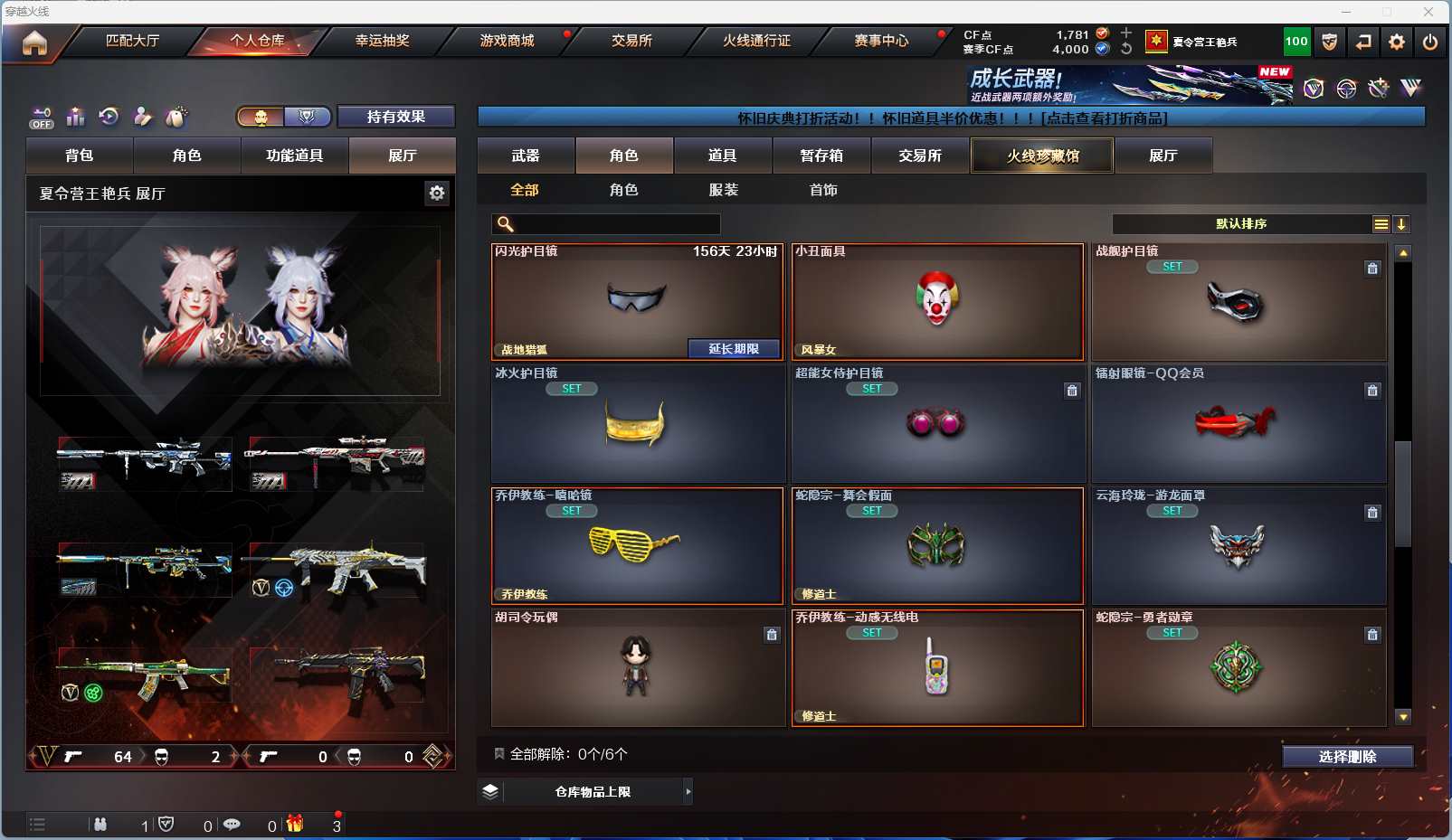Image resolution: width=1452 pixels, height=840 pixels.
Task: Close the game window
Action: point(1428,12)
